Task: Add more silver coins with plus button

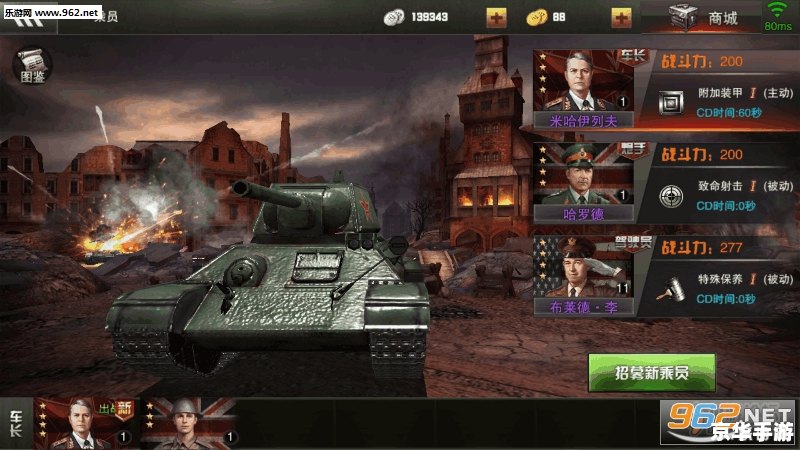Action: [496, 17]
